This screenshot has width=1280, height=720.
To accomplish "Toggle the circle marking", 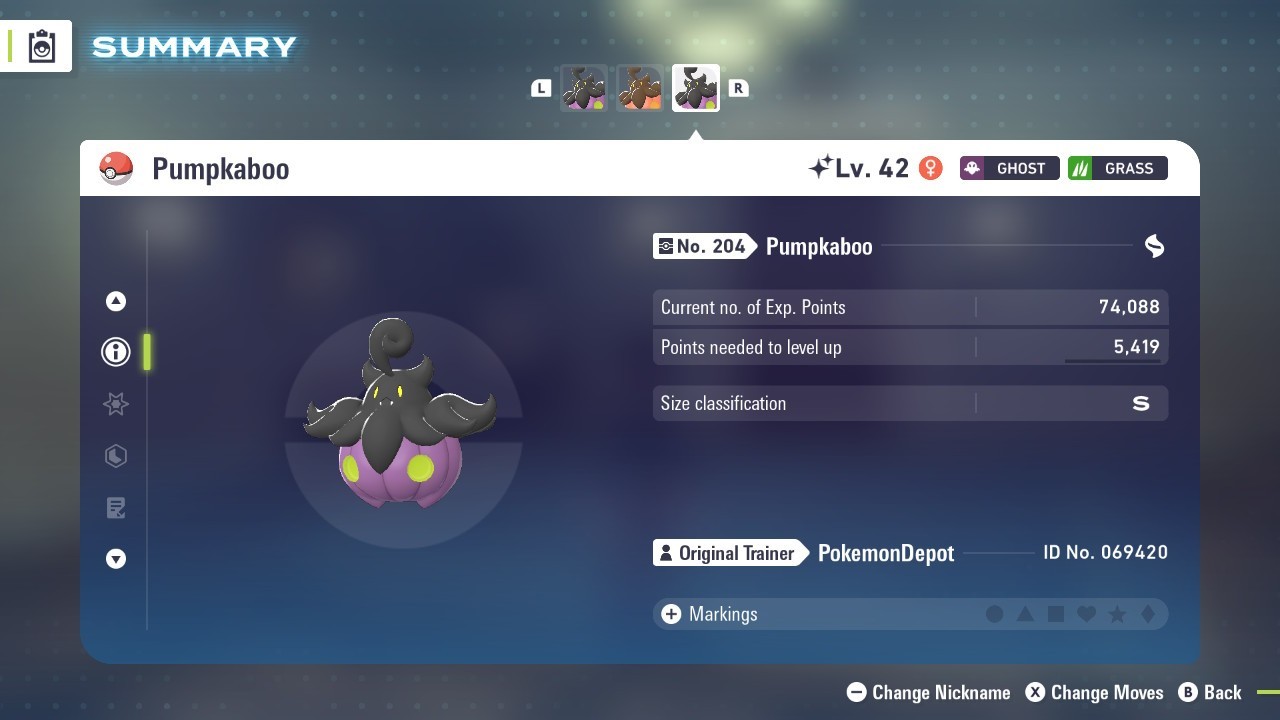I will (x=995, y=614).
